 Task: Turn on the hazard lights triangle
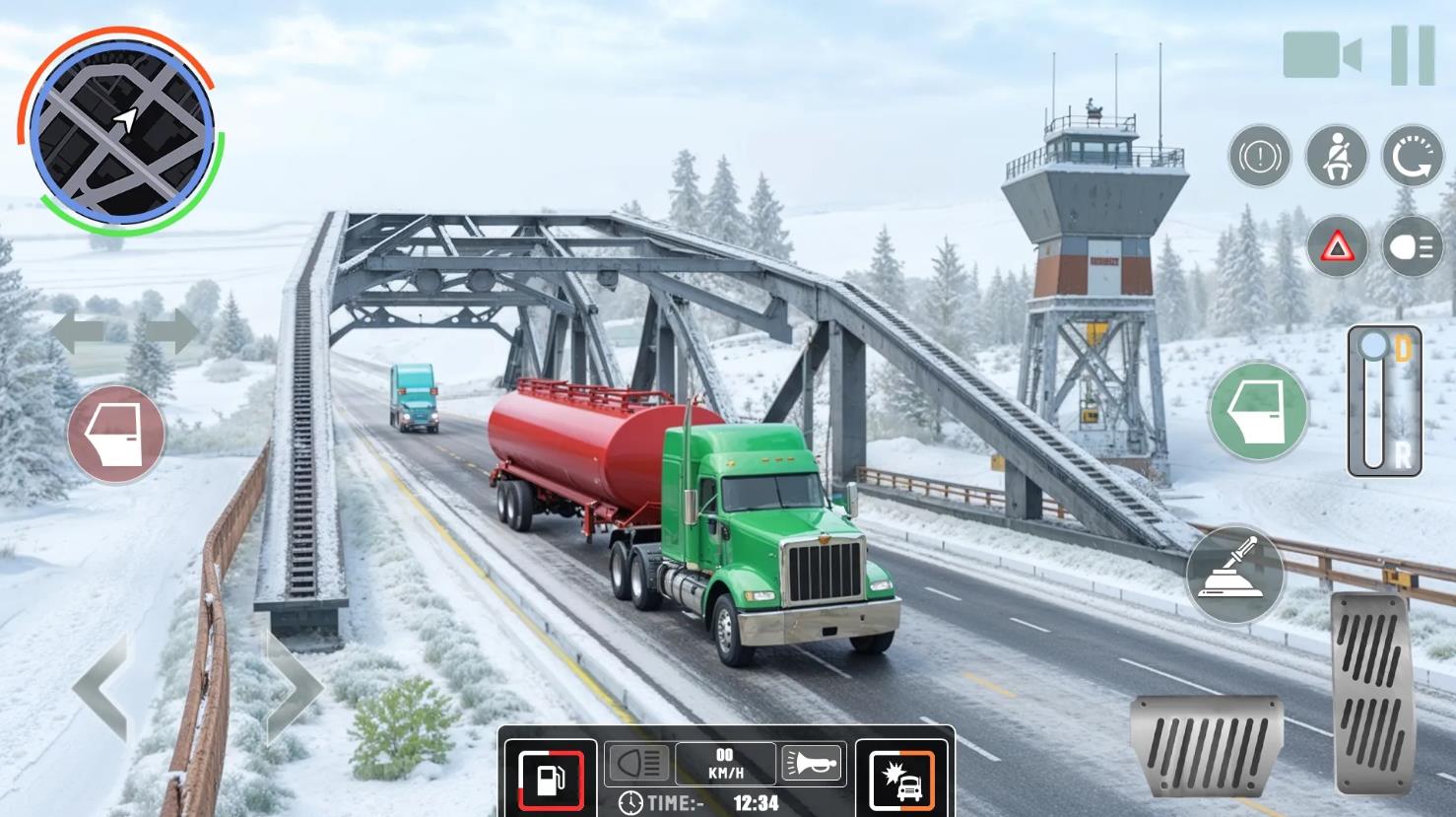coord(1337,246)
